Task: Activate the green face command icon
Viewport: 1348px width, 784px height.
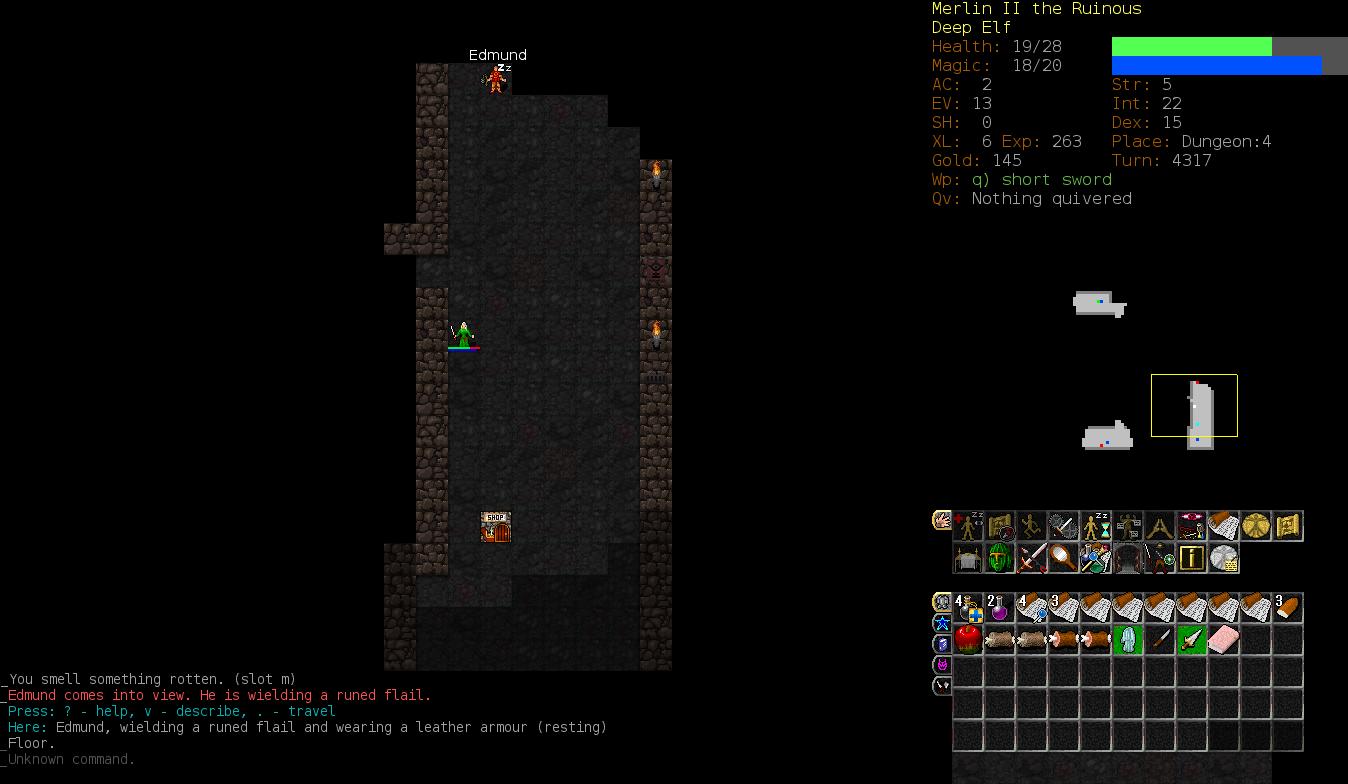Action: point(999,558)
